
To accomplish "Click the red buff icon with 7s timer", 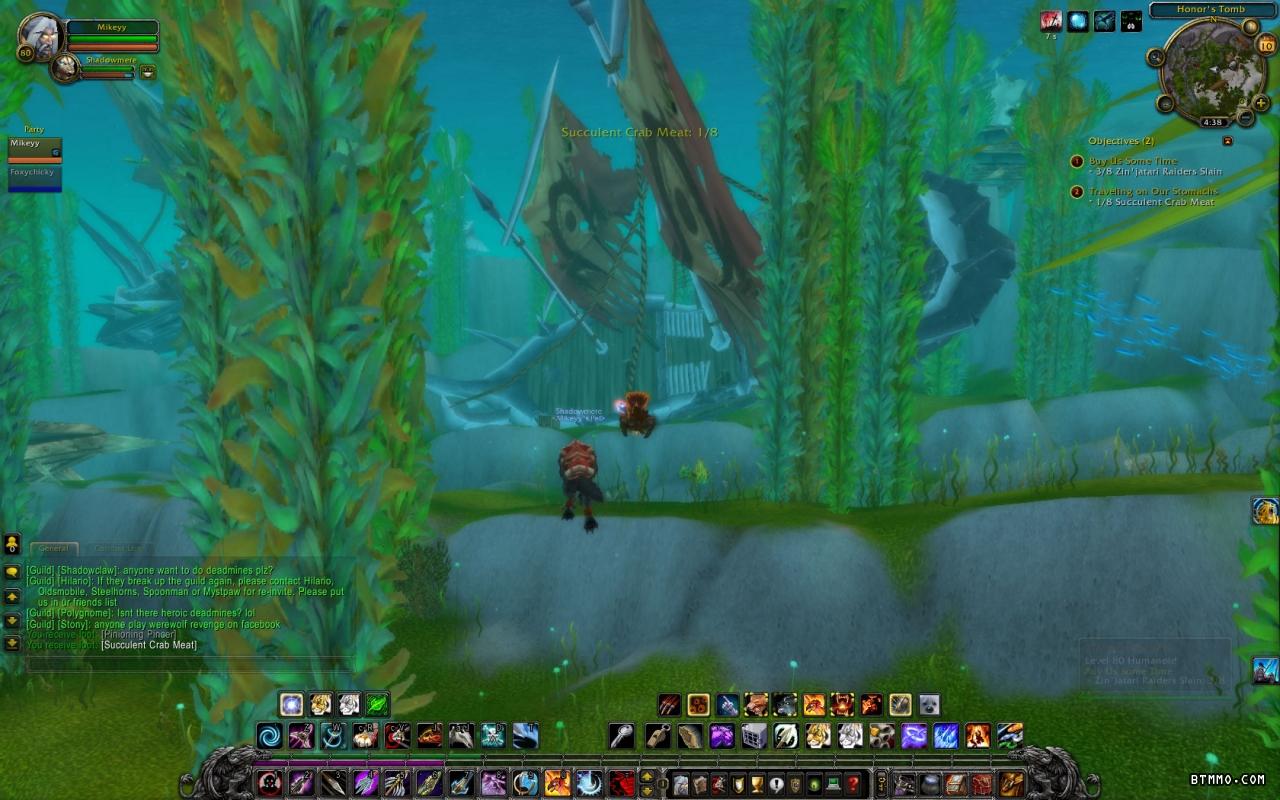I will coord(1050,21).
